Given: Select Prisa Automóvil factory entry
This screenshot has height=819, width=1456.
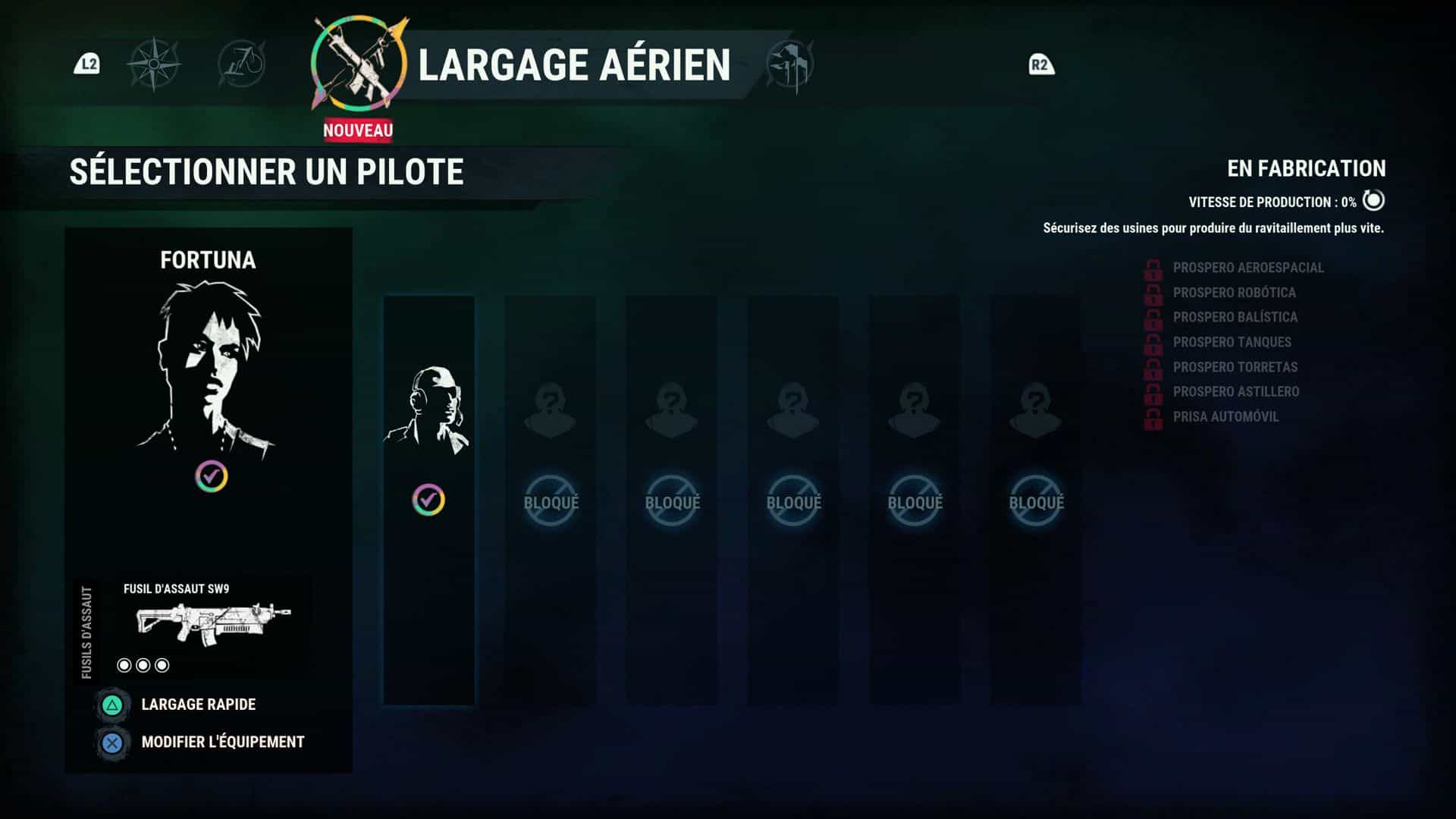Looking at the screenshot, I should (x=1225, y=417).
